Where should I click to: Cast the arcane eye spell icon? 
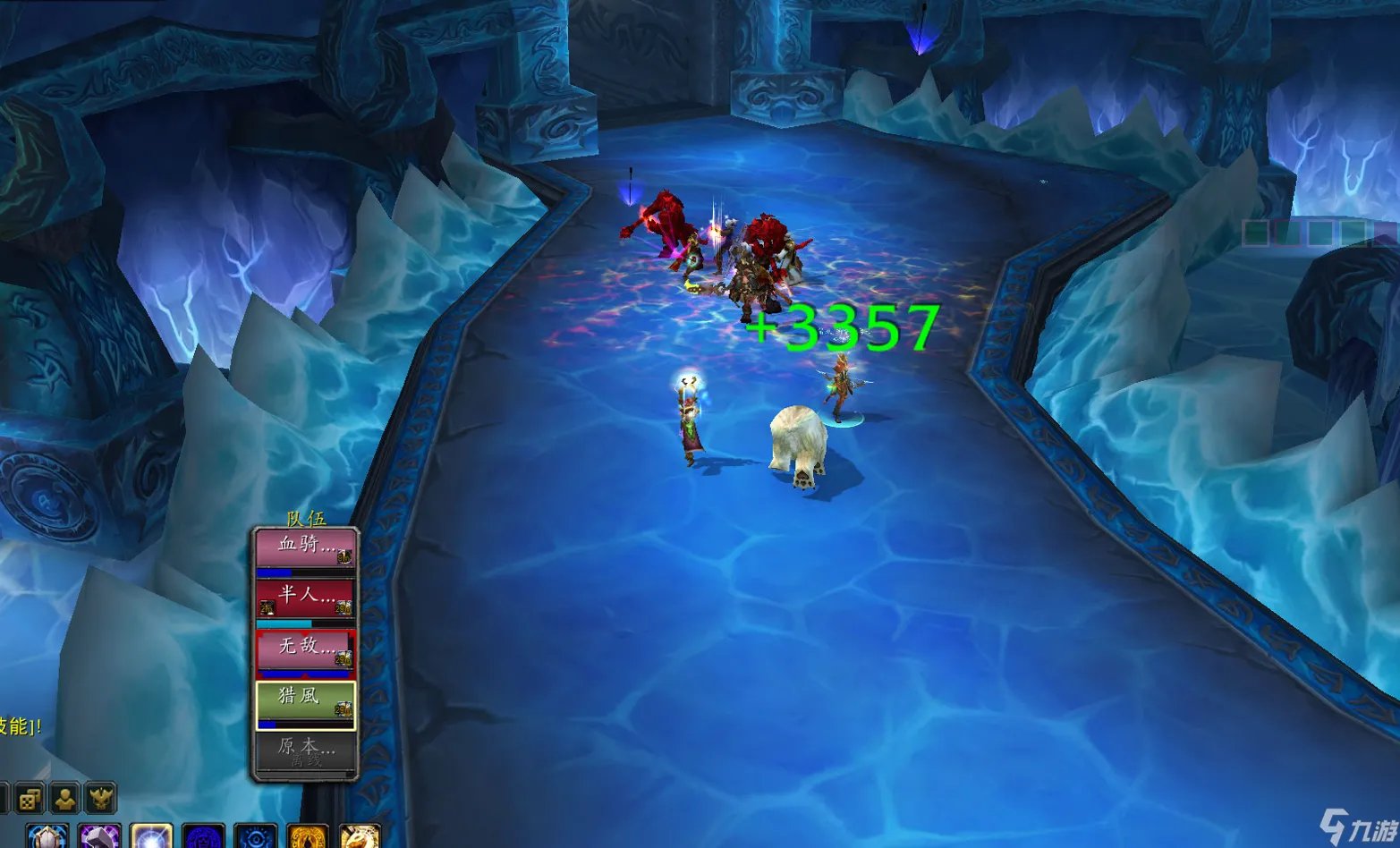pyautogui.click(x=255, y=839)
